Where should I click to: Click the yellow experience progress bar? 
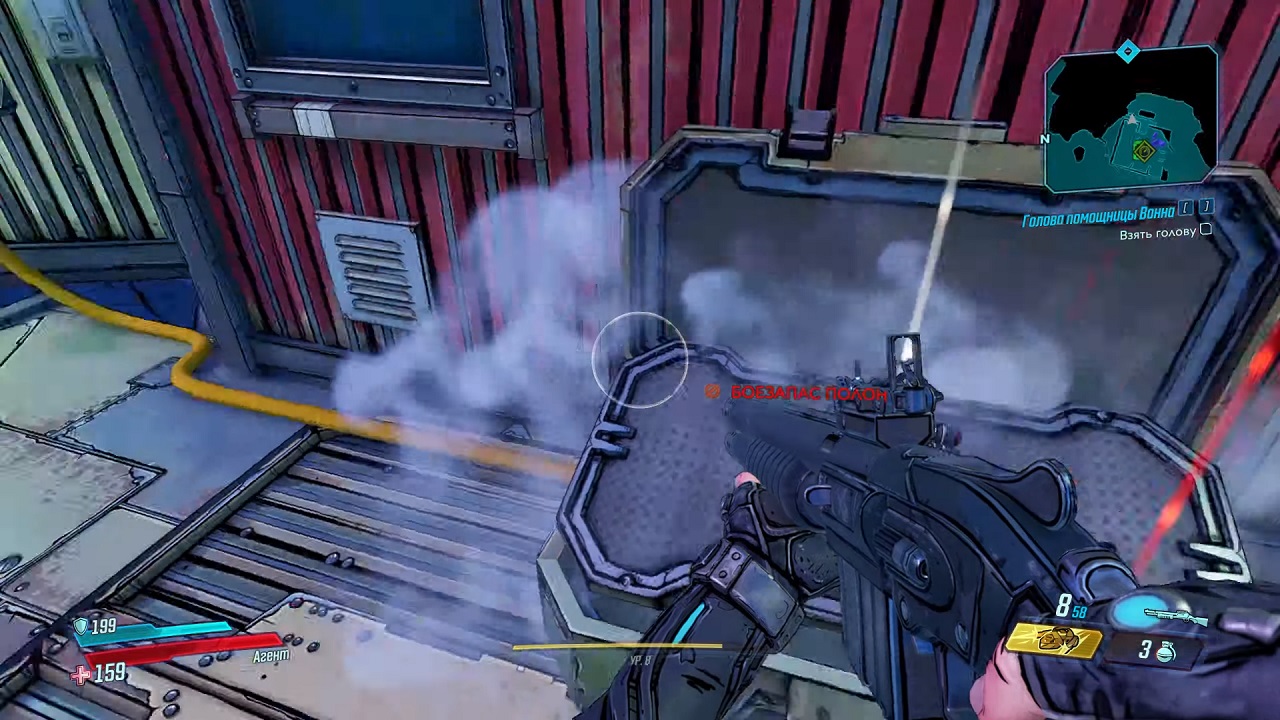618,645
